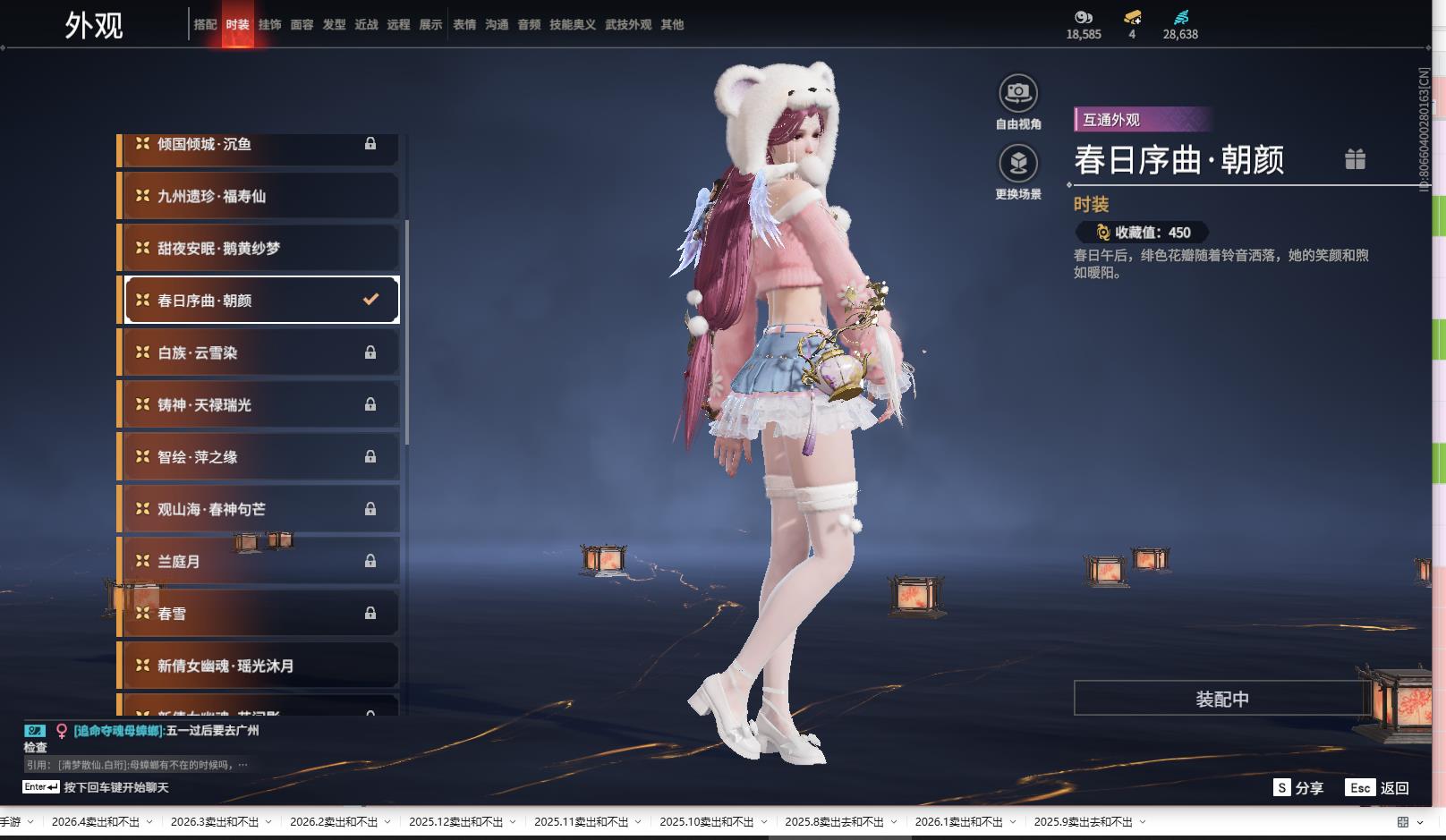1446x840 pixels.
Task: Click the 装配中 equip button
Action: [1221, 699]
